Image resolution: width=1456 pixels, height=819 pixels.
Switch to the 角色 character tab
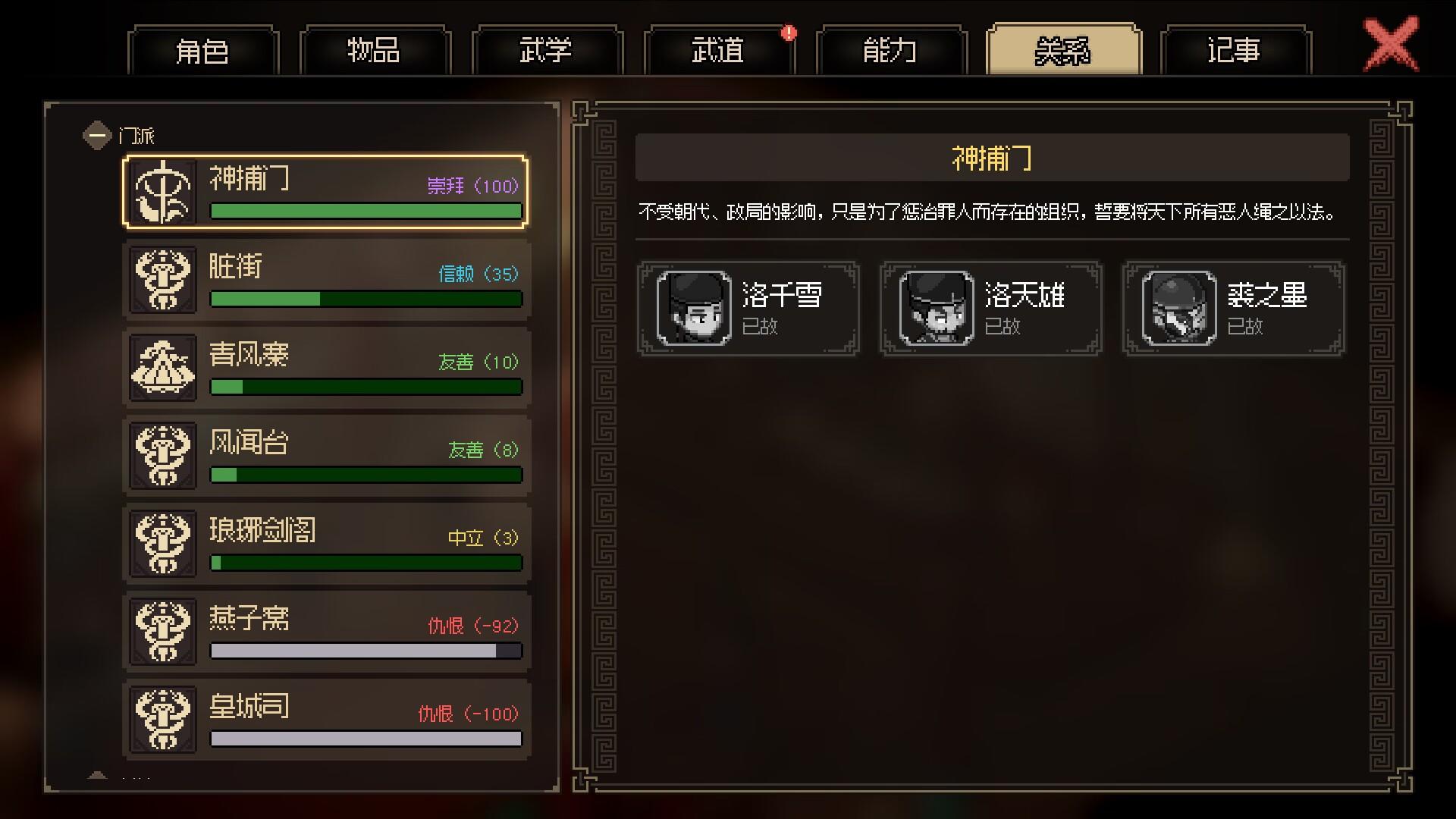click(203, 52)
